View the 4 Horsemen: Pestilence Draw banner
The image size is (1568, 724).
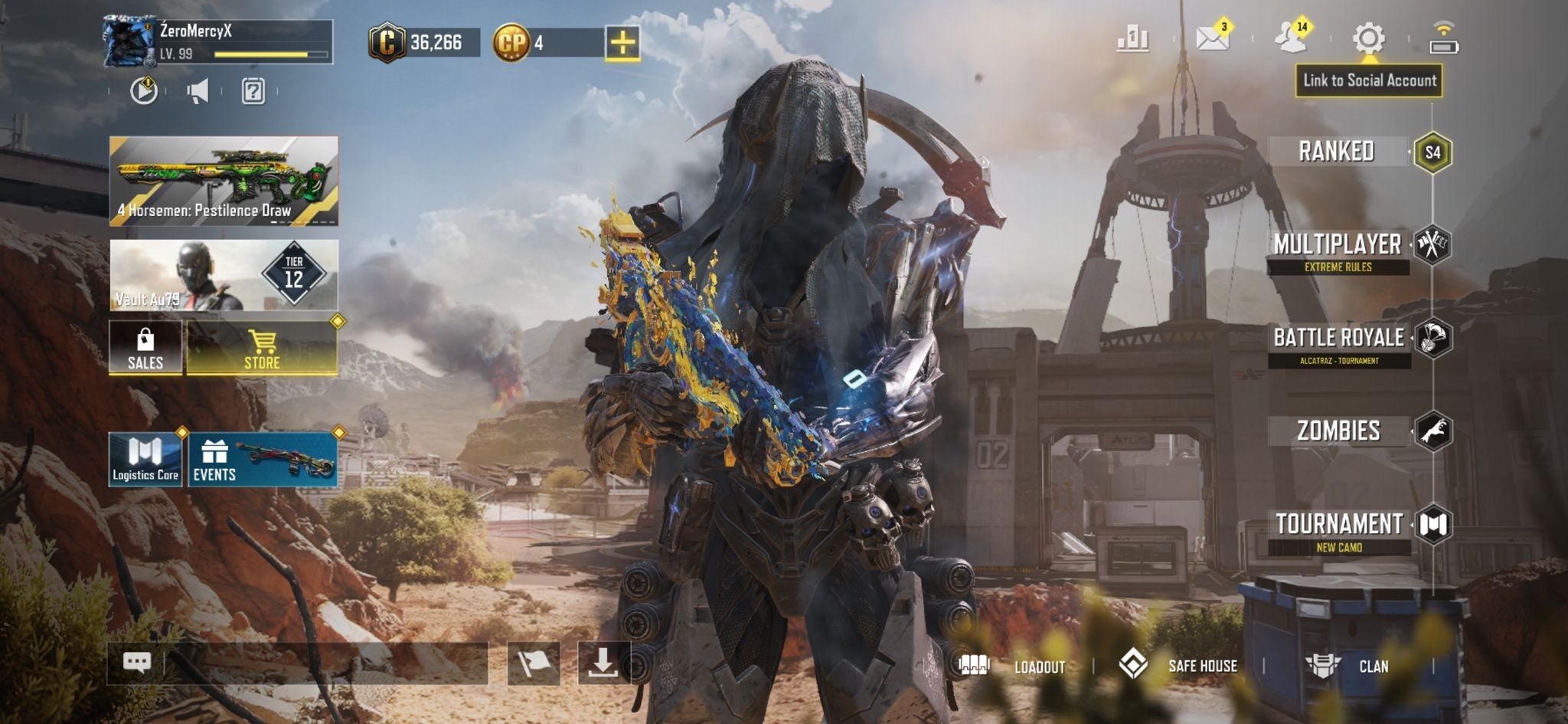224,181
